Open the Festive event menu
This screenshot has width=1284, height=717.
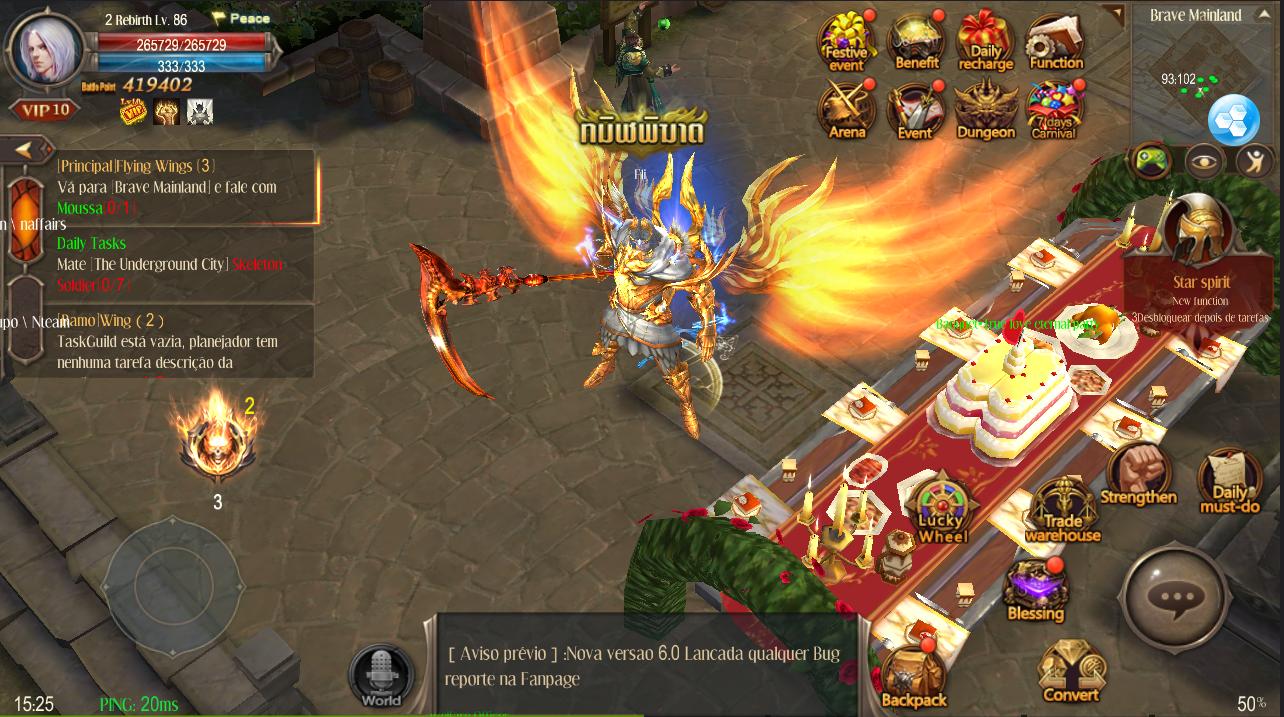846,42
